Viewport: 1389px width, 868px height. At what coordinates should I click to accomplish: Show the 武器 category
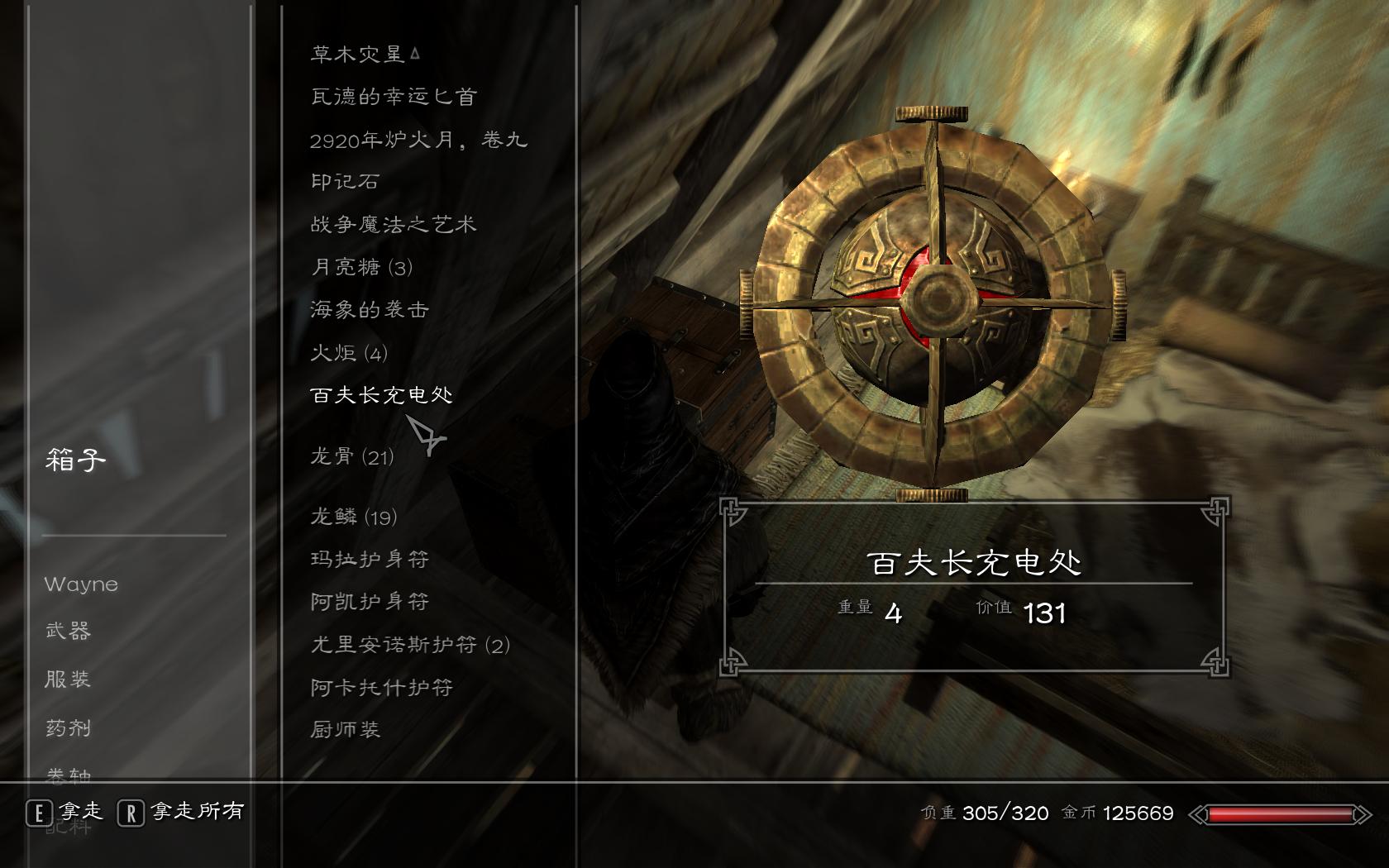tap(68, 631)
